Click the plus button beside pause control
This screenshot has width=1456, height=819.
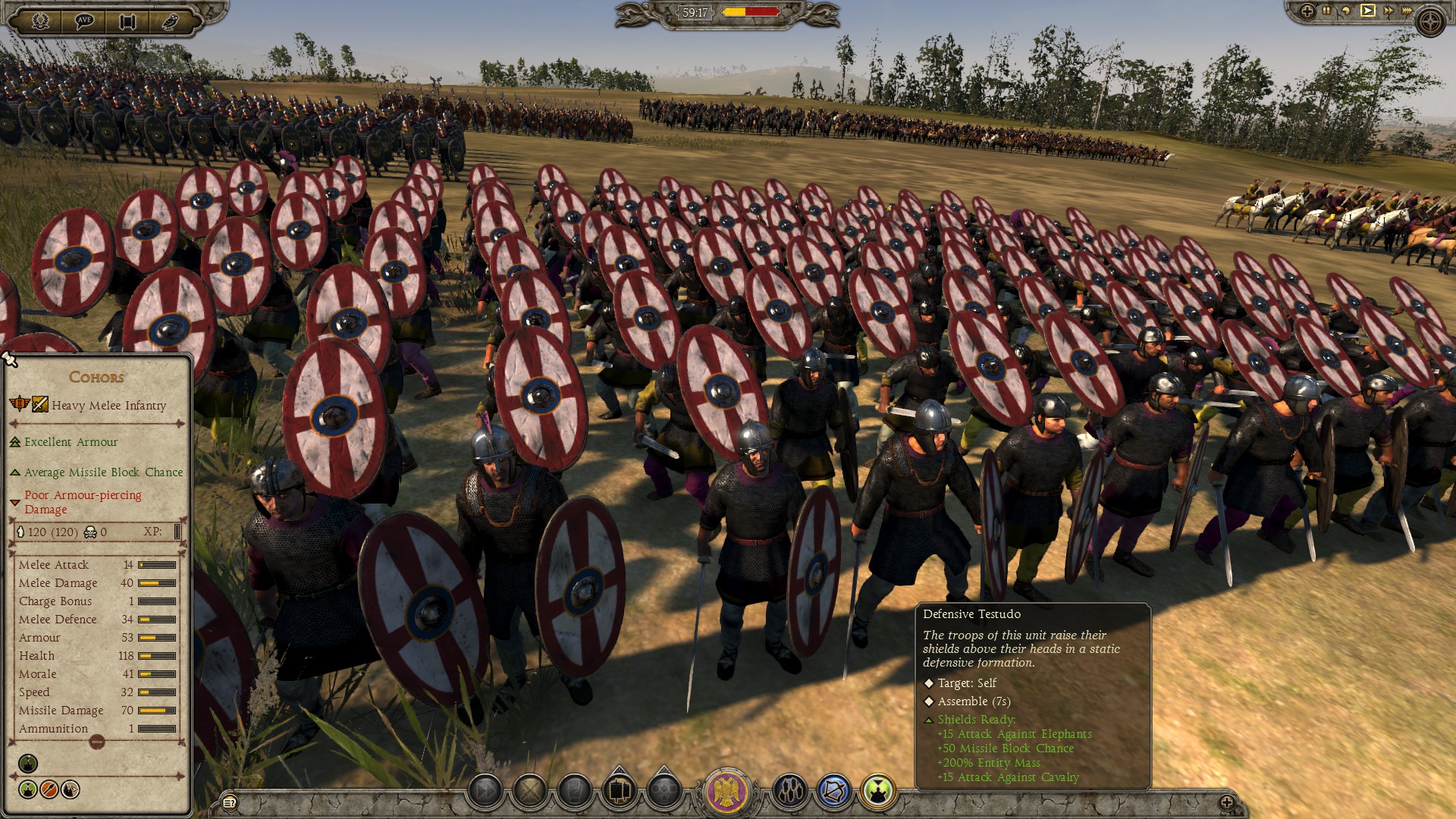pyautogui.click(x=1307, y=11)
